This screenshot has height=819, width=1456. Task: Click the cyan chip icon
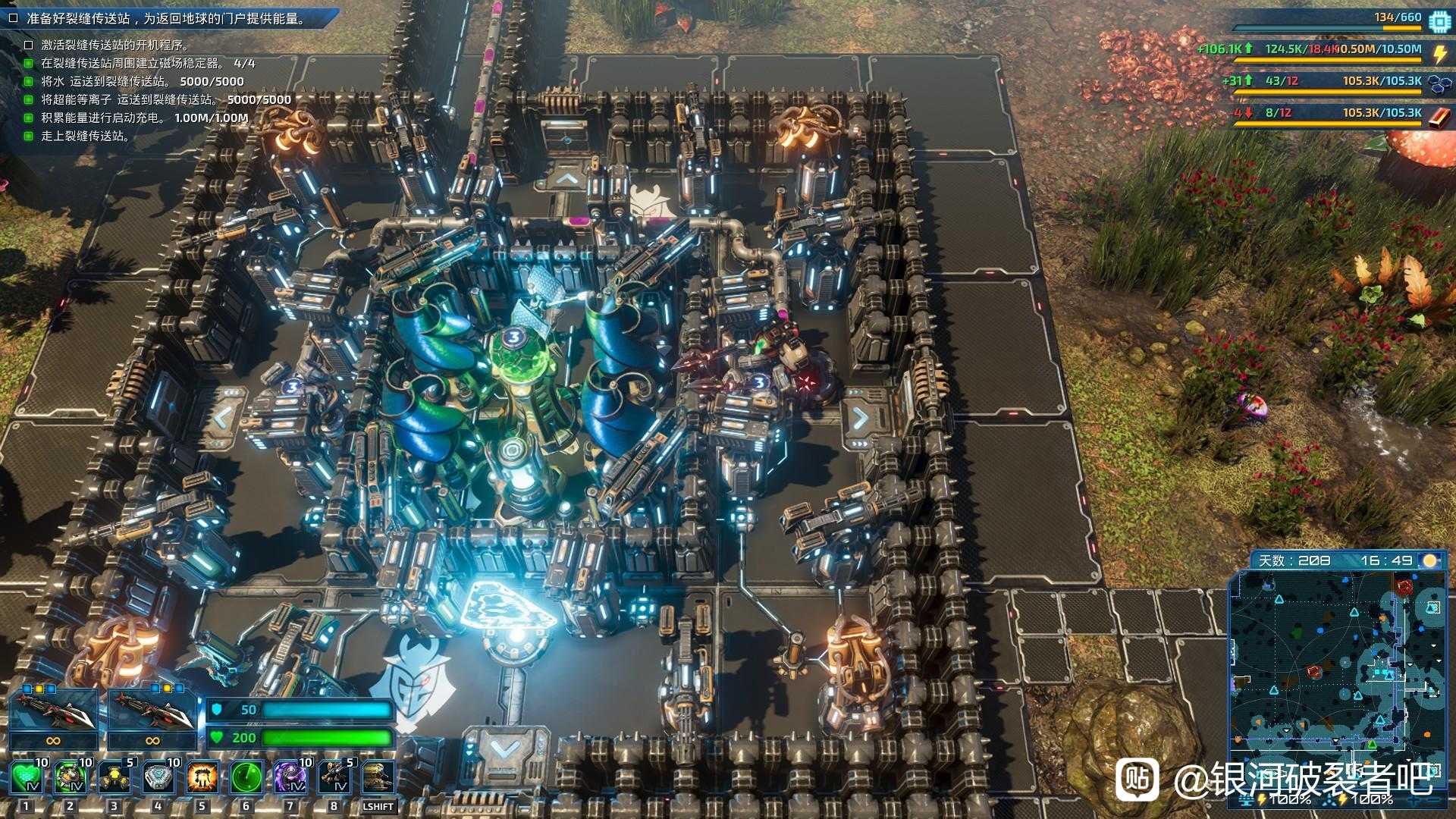point(1439,20)
